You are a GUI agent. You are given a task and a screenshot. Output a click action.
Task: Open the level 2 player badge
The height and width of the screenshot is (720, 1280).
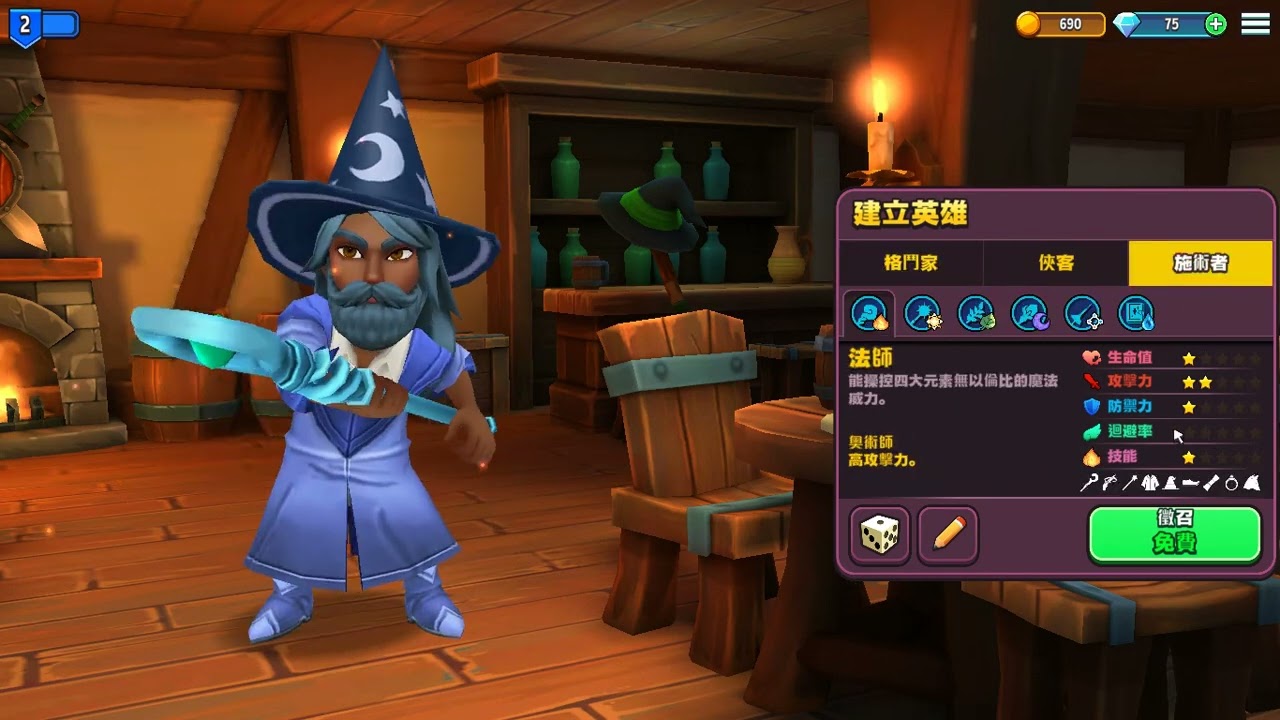(25, 26)
